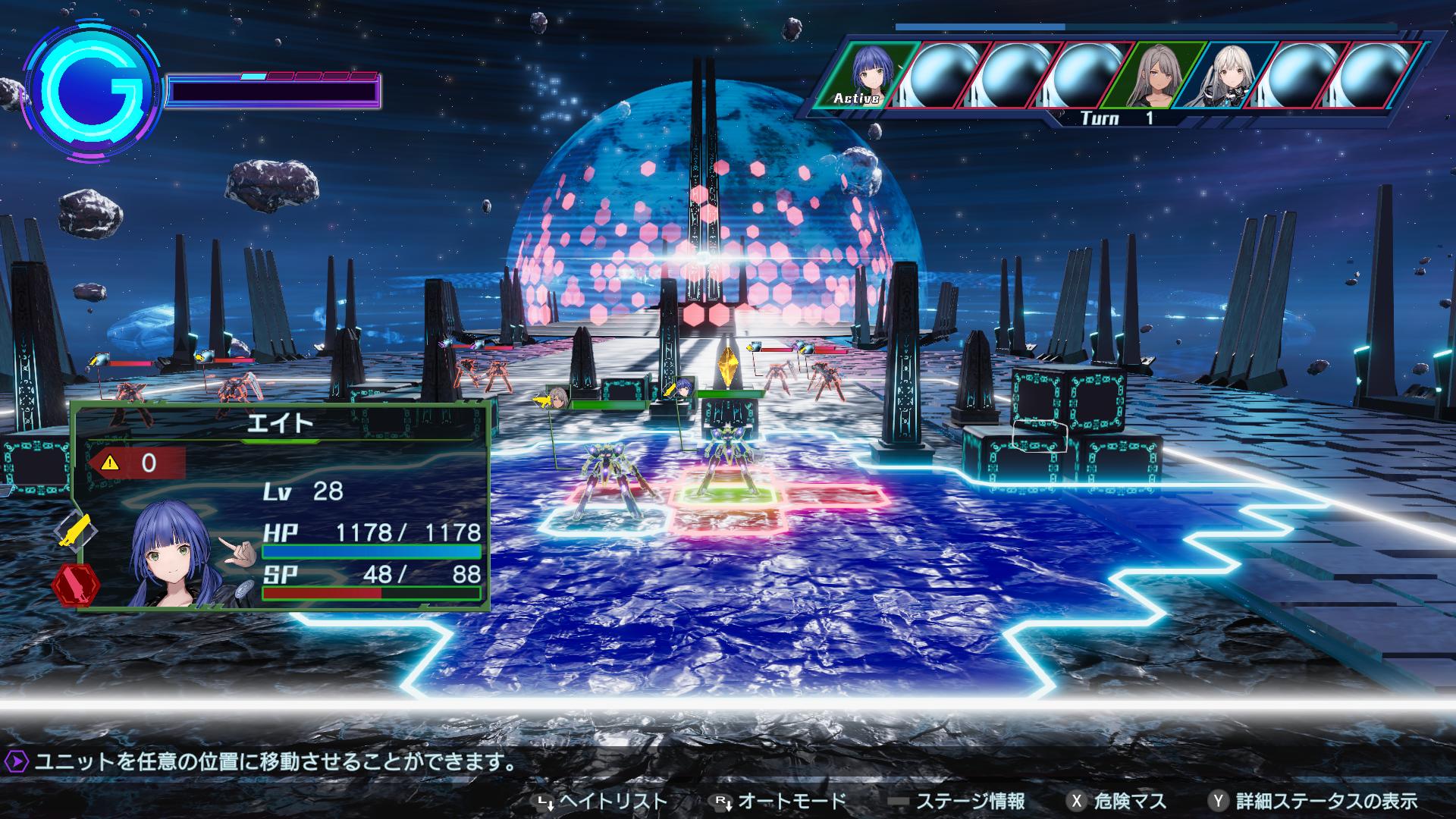This screenshot has height=819, width=1456.
Task: Pick the white-haired pilot turn order portrait
Action: tap(1225, 74)
